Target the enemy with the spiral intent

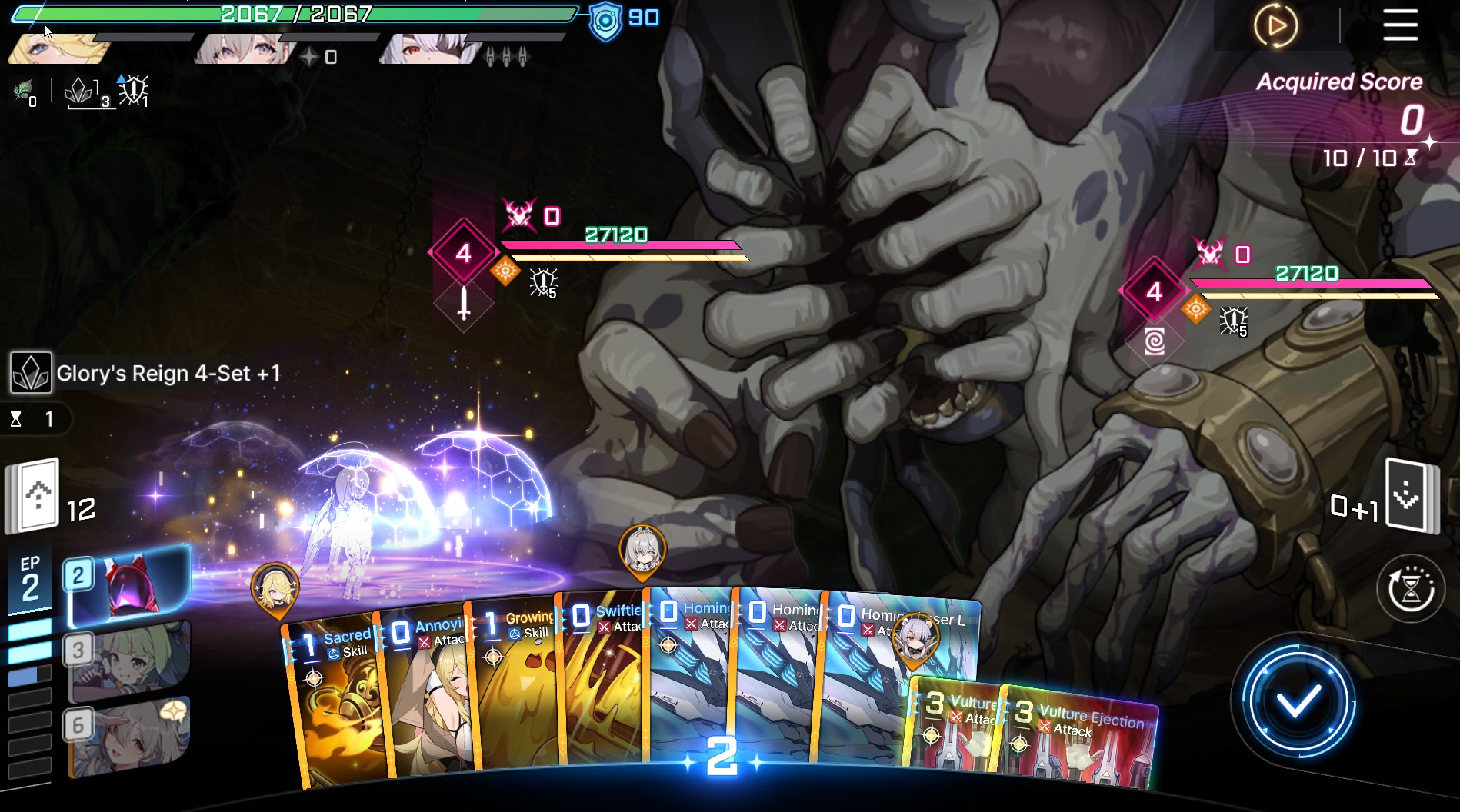point(1154,341)
